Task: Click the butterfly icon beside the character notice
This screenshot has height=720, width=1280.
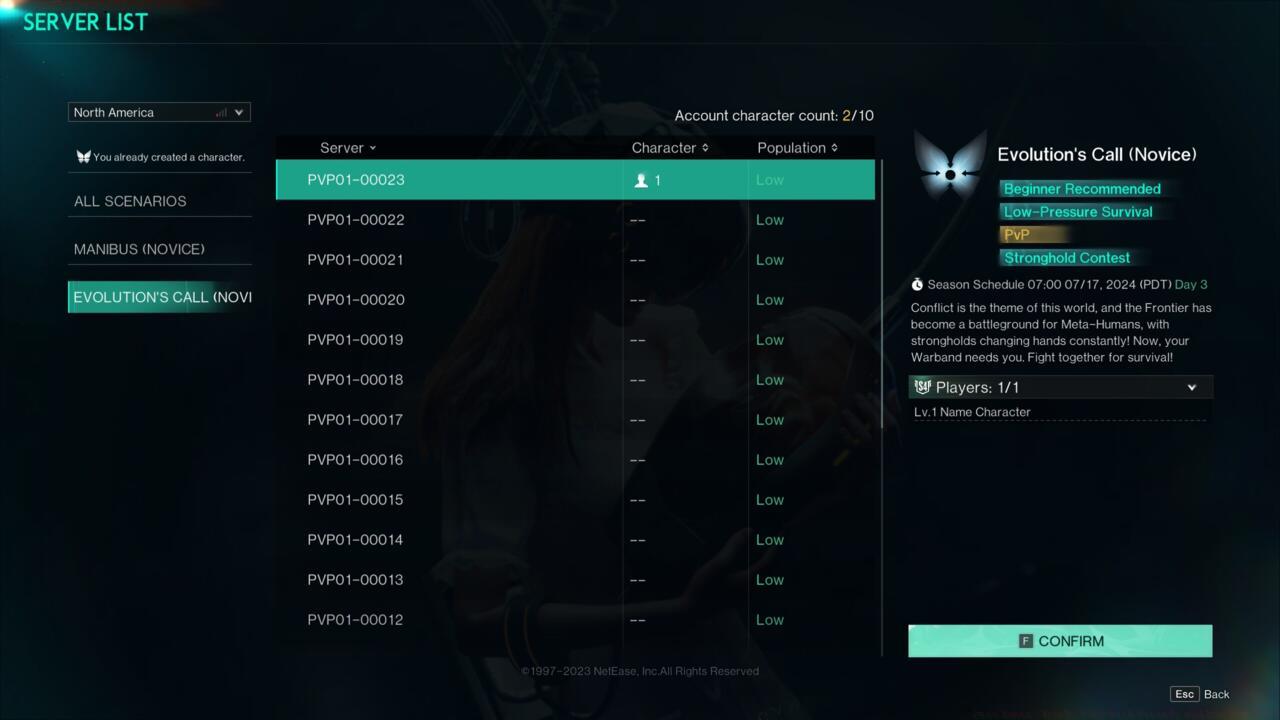Action: tap(83, 156)
